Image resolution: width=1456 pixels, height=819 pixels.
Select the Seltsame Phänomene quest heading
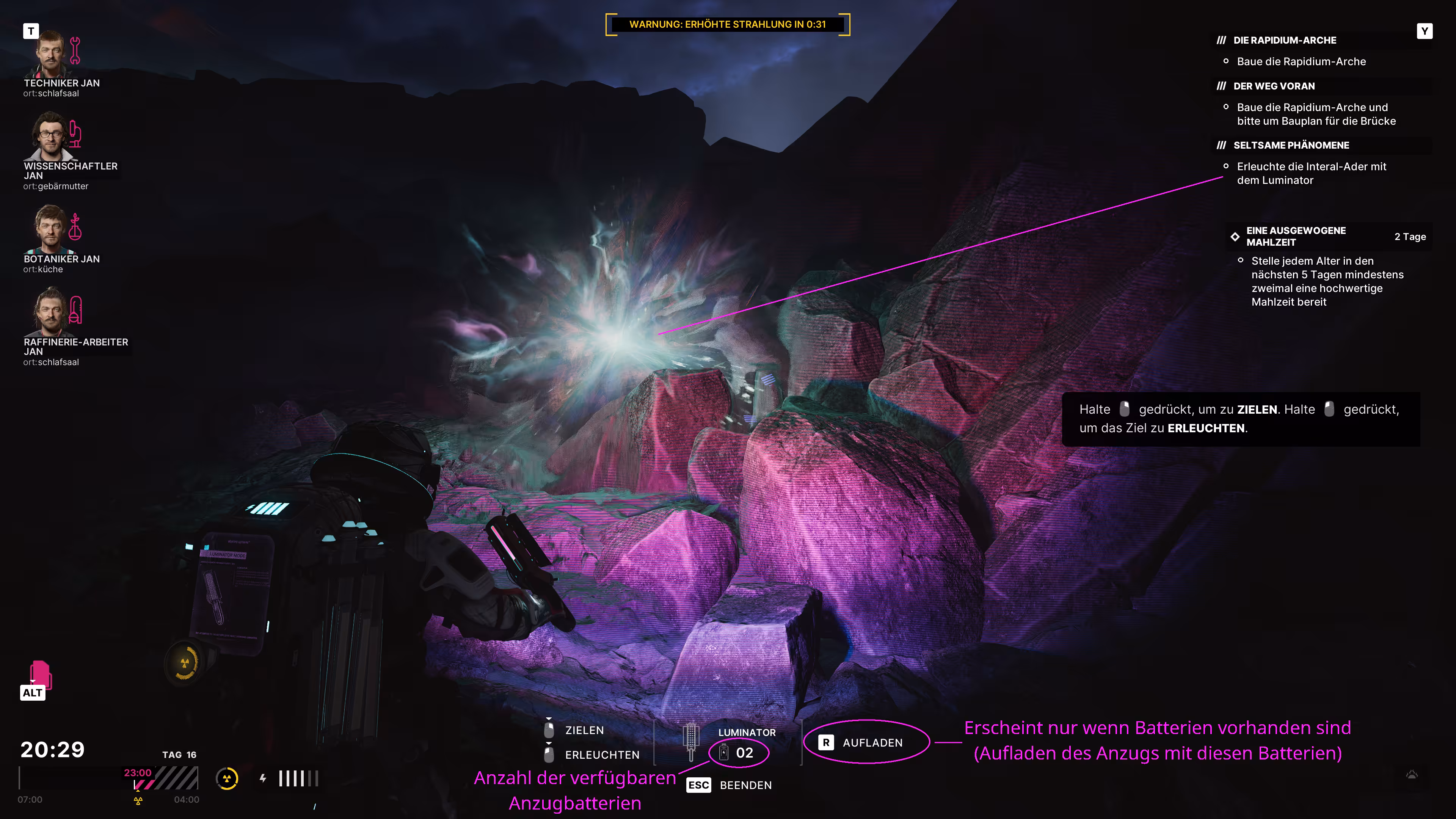[1290, 145]
